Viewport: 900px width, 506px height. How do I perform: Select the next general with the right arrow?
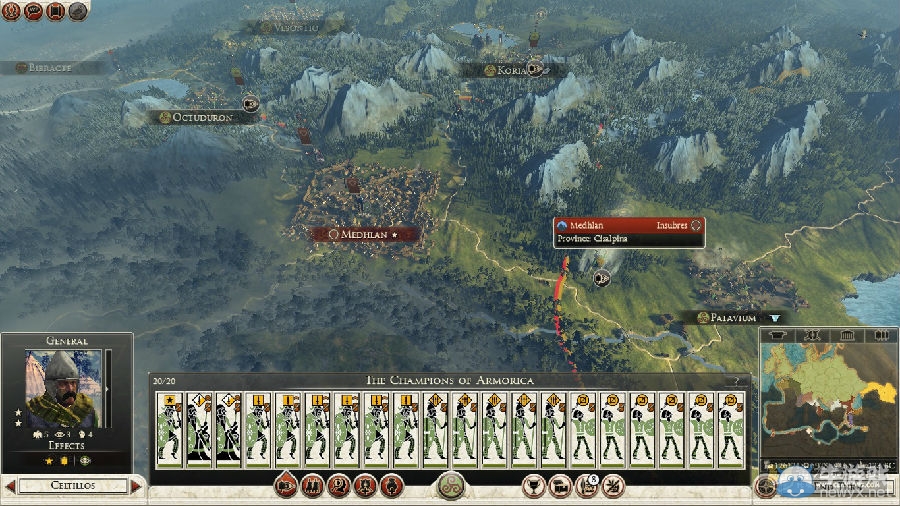point(136,486)
